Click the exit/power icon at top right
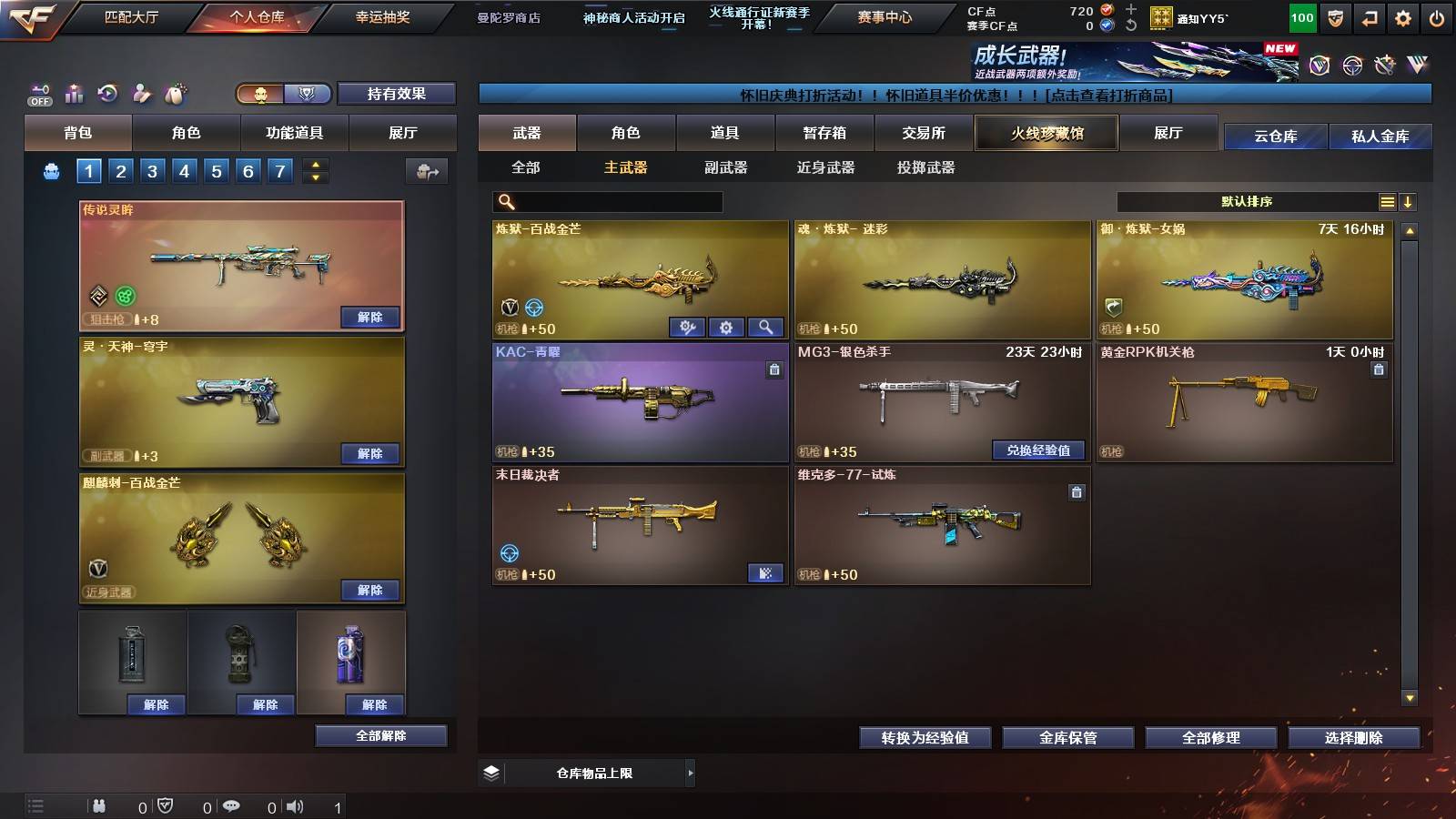Viewport: 1456px width, 819px height. 1436,15
